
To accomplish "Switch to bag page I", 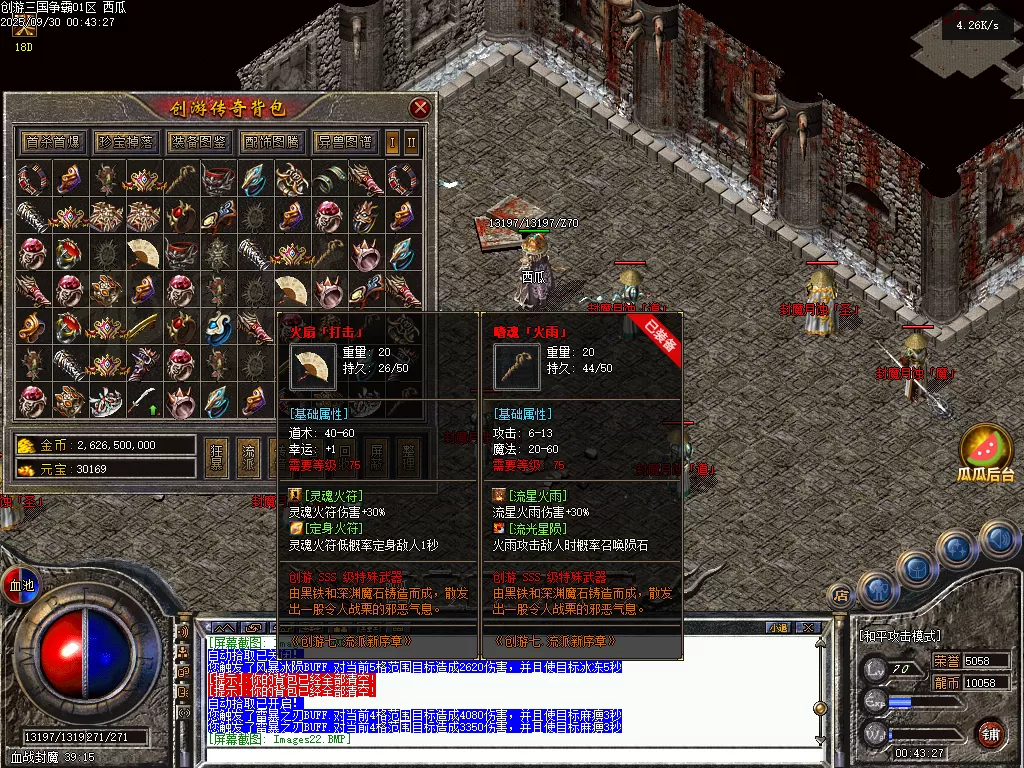I will [x=393, y=141].
